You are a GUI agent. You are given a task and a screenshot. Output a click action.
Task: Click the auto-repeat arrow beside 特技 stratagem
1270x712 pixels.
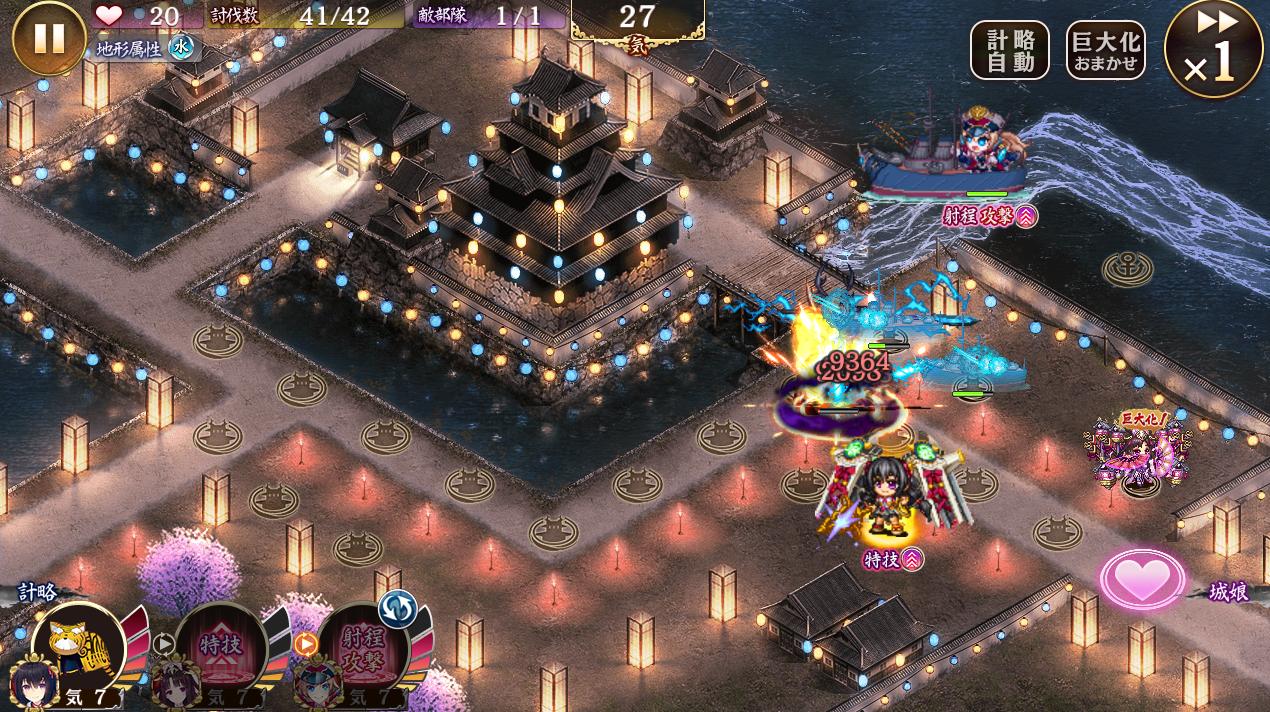pos(163,643)
